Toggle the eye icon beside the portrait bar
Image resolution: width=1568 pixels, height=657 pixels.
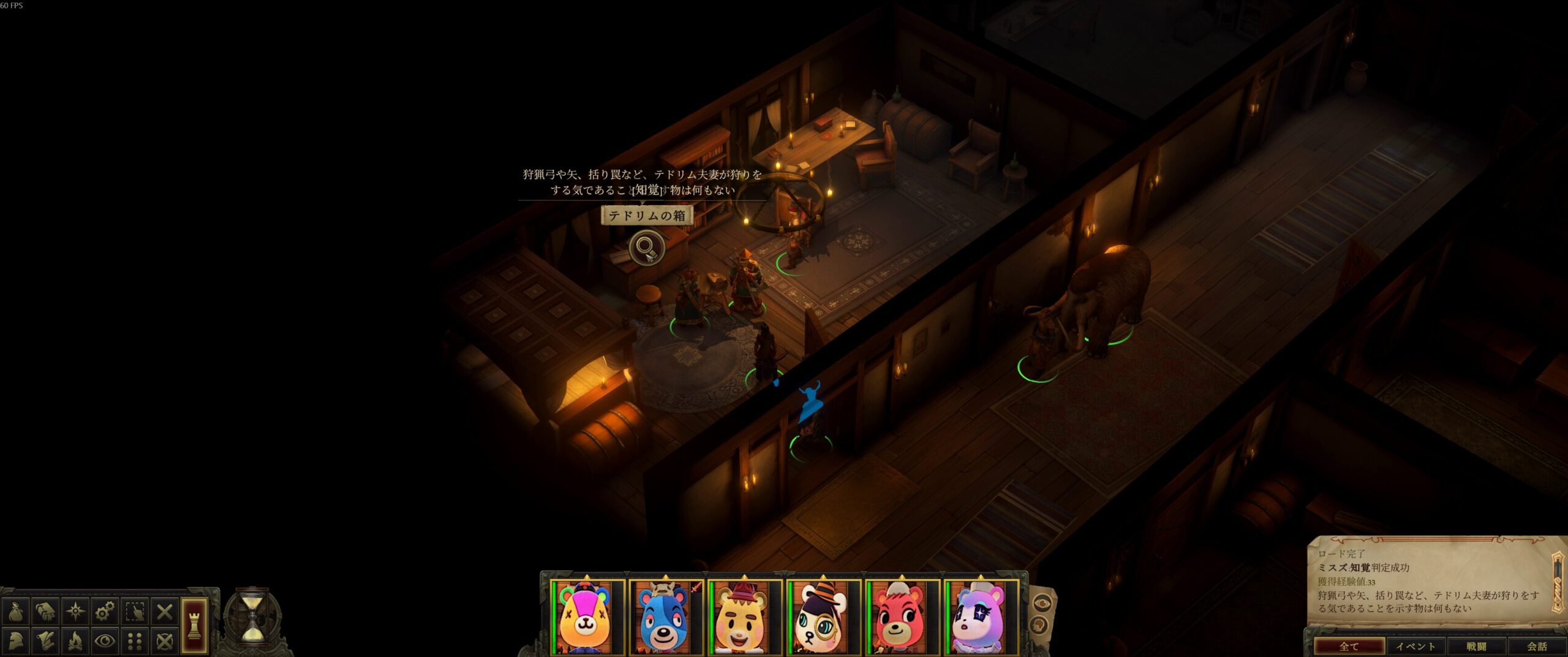tap(1042, 603)
